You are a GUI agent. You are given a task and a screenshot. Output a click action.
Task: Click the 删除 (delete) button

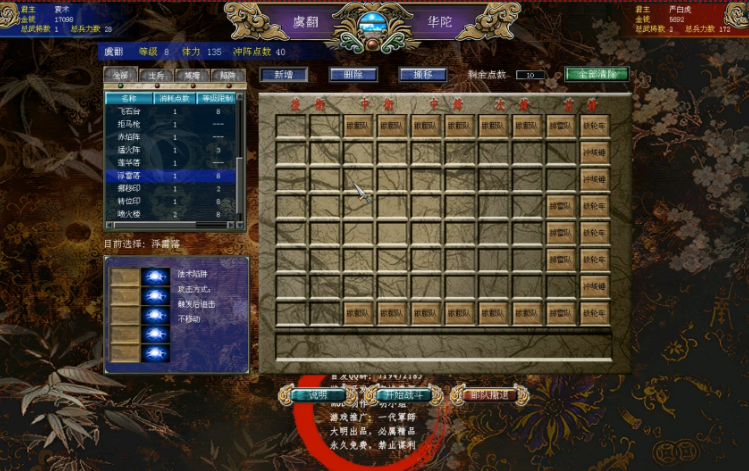pyautogui.click(x=353, y=75)
